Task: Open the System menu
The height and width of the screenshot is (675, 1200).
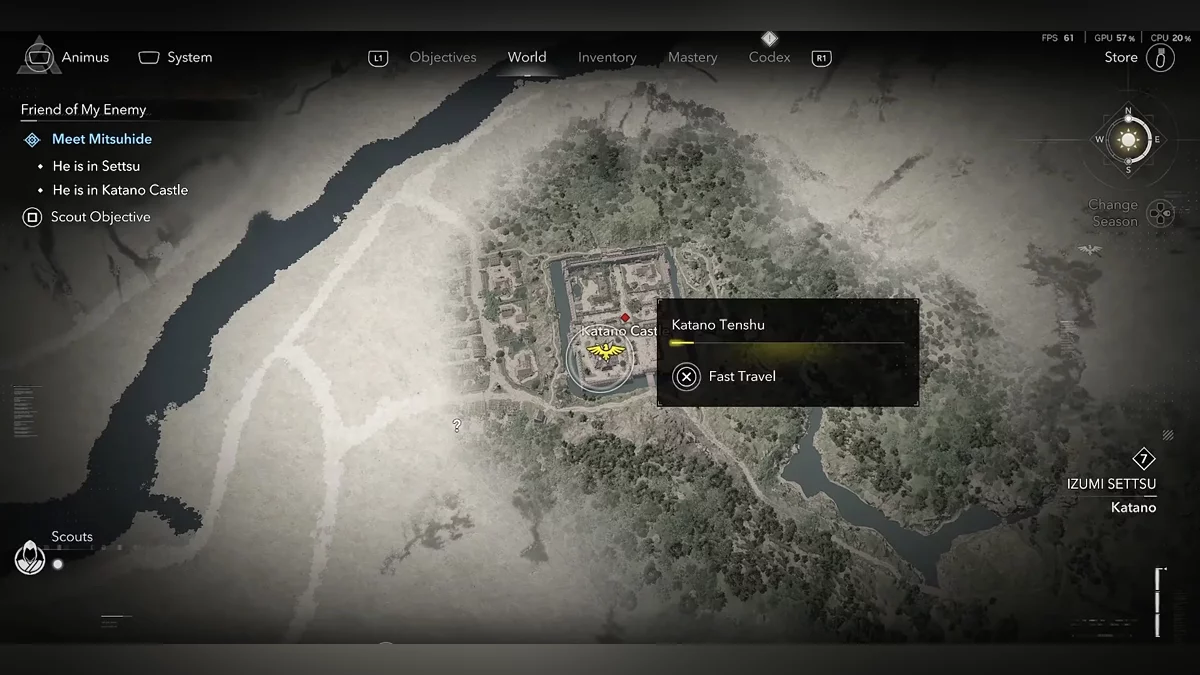Action: (175, 57)
